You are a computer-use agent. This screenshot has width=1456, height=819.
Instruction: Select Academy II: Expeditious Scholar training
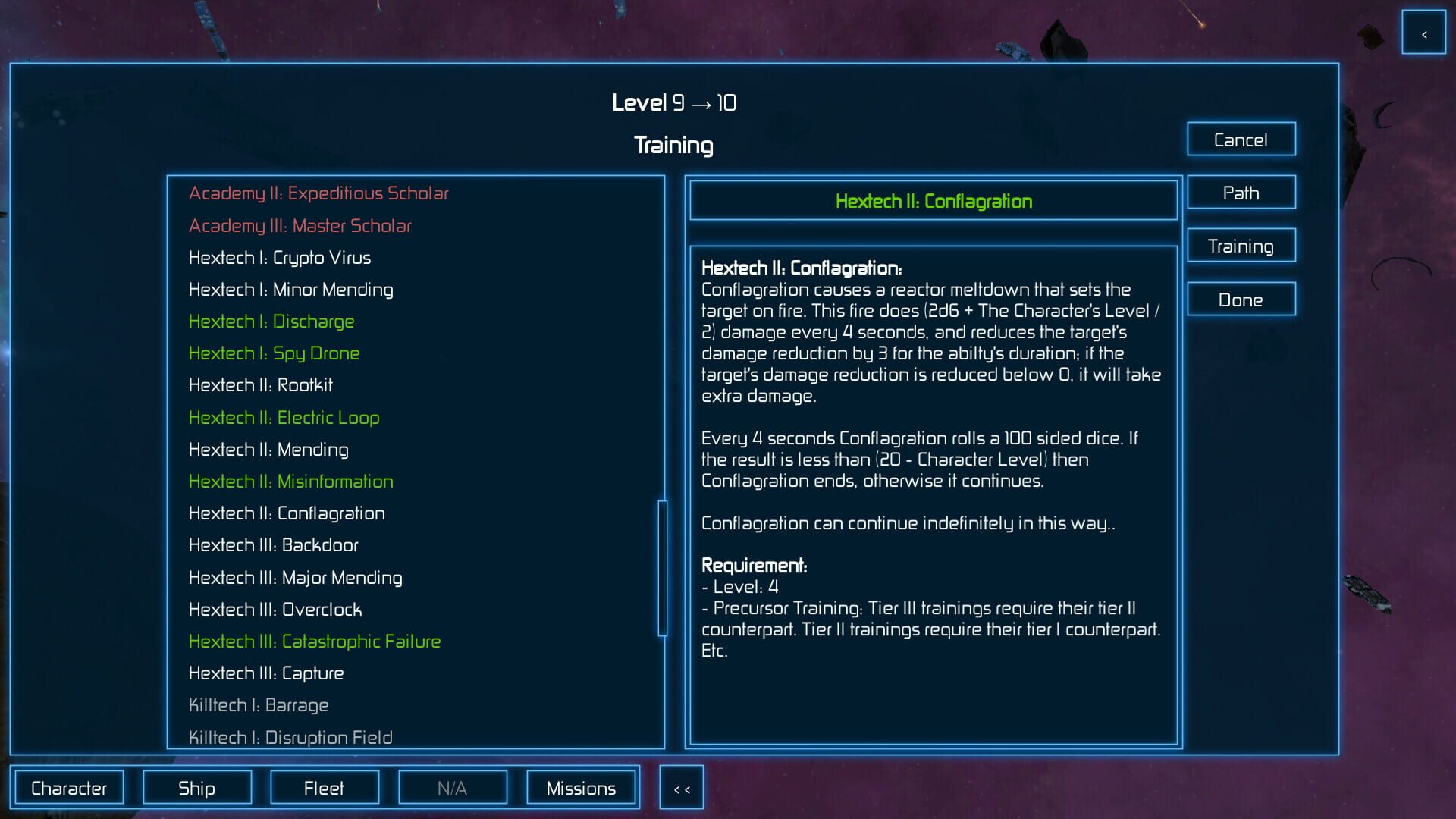[318, 193]
